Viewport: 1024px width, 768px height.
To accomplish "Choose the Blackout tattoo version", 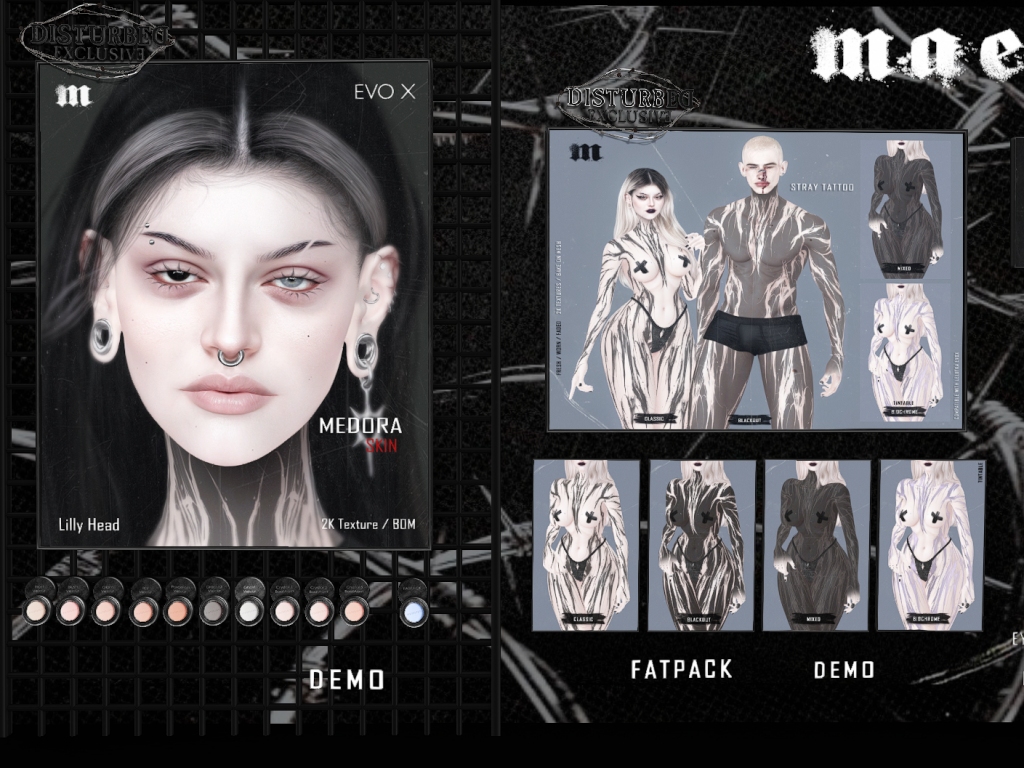I will click(701, 545).
